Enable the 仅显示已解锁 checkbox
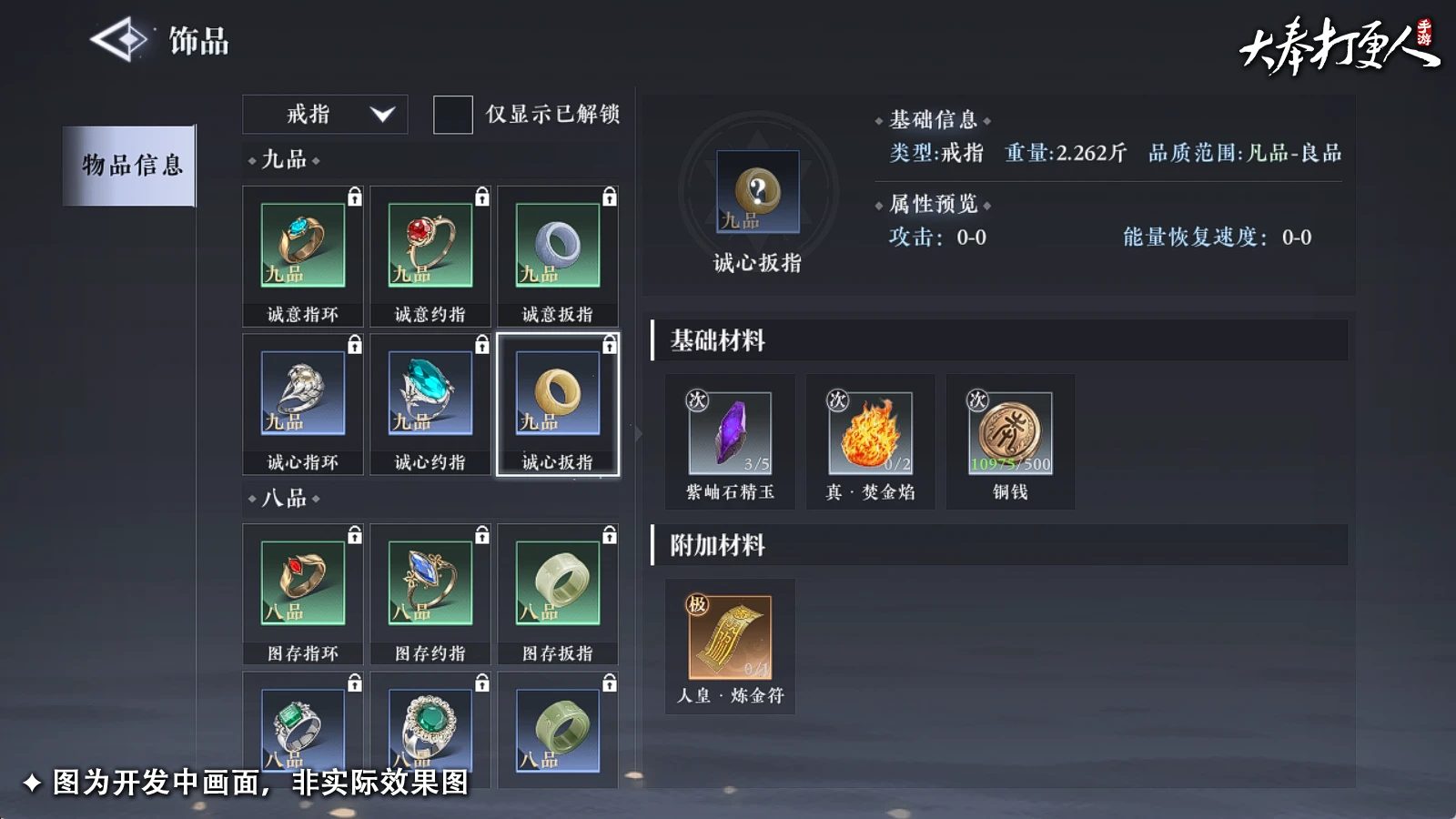 (x=452, y=116)
